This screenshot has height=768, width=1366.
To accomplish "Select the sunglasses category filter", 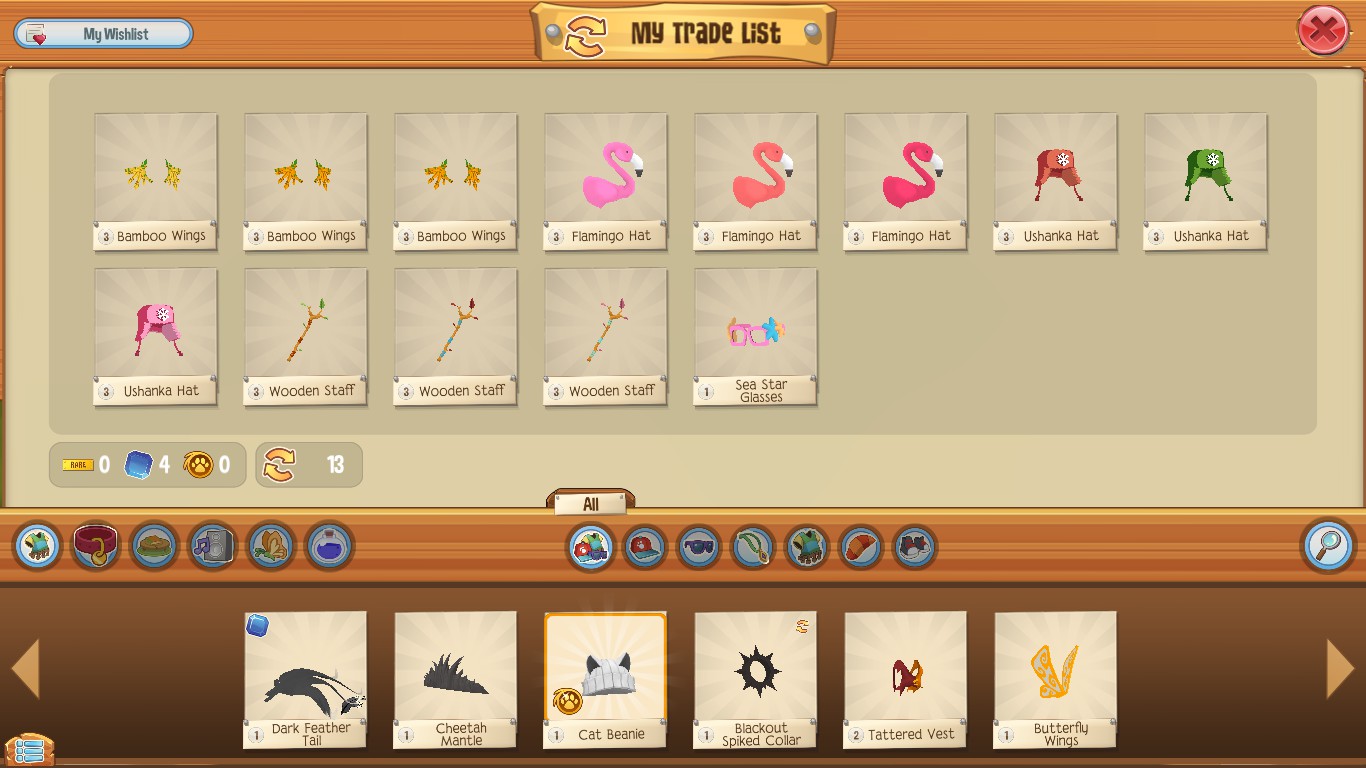I will click(x=698, y=546).
